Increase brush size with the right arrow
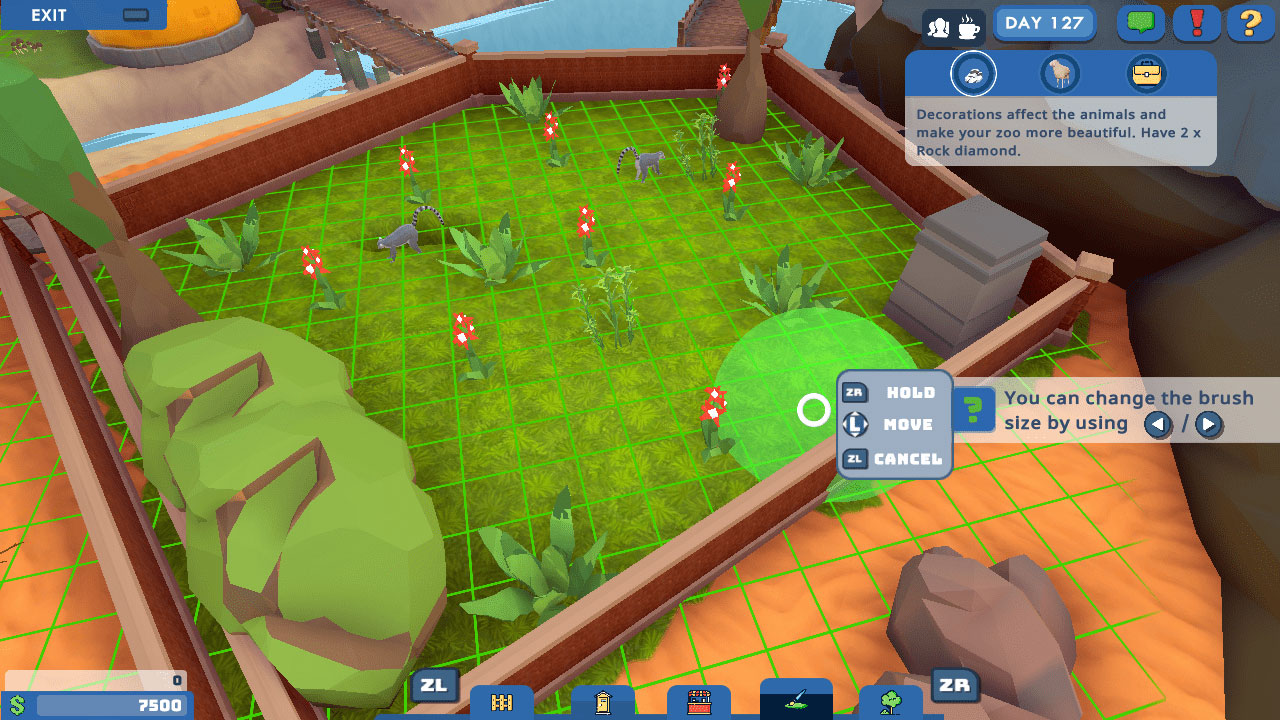 (1208, 425)
